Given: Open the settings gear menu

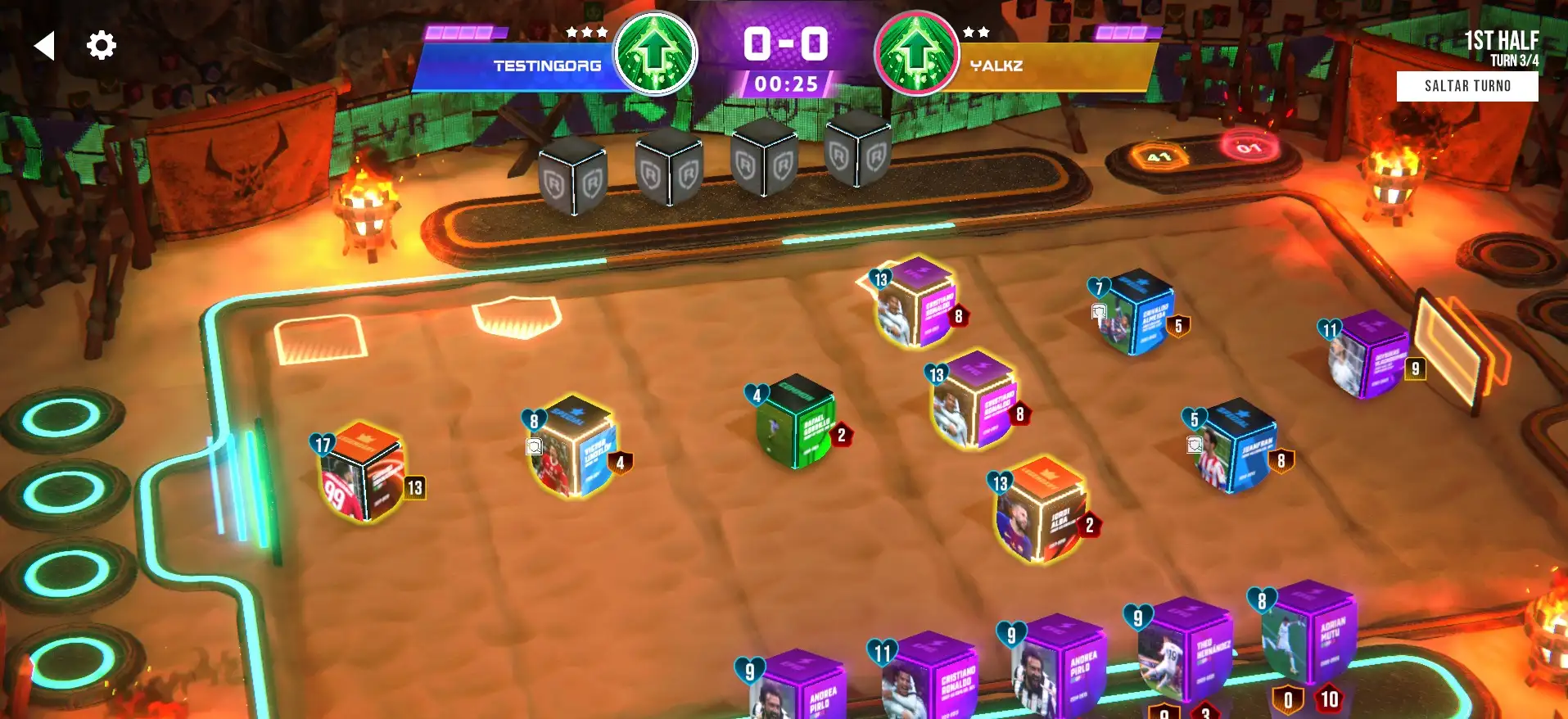Looking at the screenshot, I should coord(102,45).
